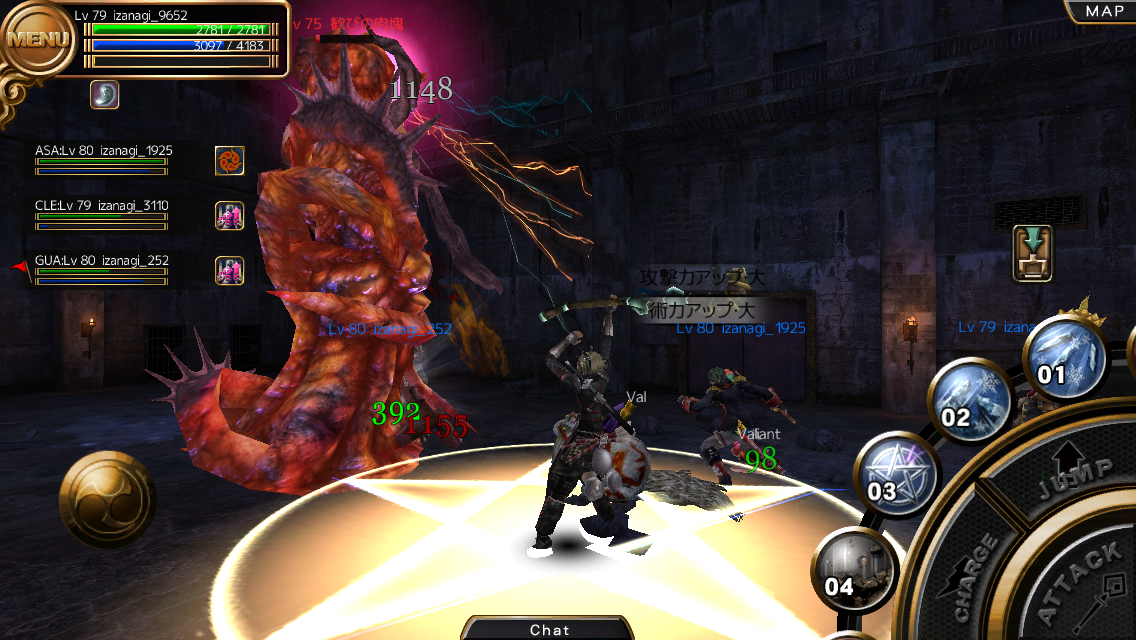1136x640 pixels.
Task: Activate skill slot 04
Action: [854, 570]
